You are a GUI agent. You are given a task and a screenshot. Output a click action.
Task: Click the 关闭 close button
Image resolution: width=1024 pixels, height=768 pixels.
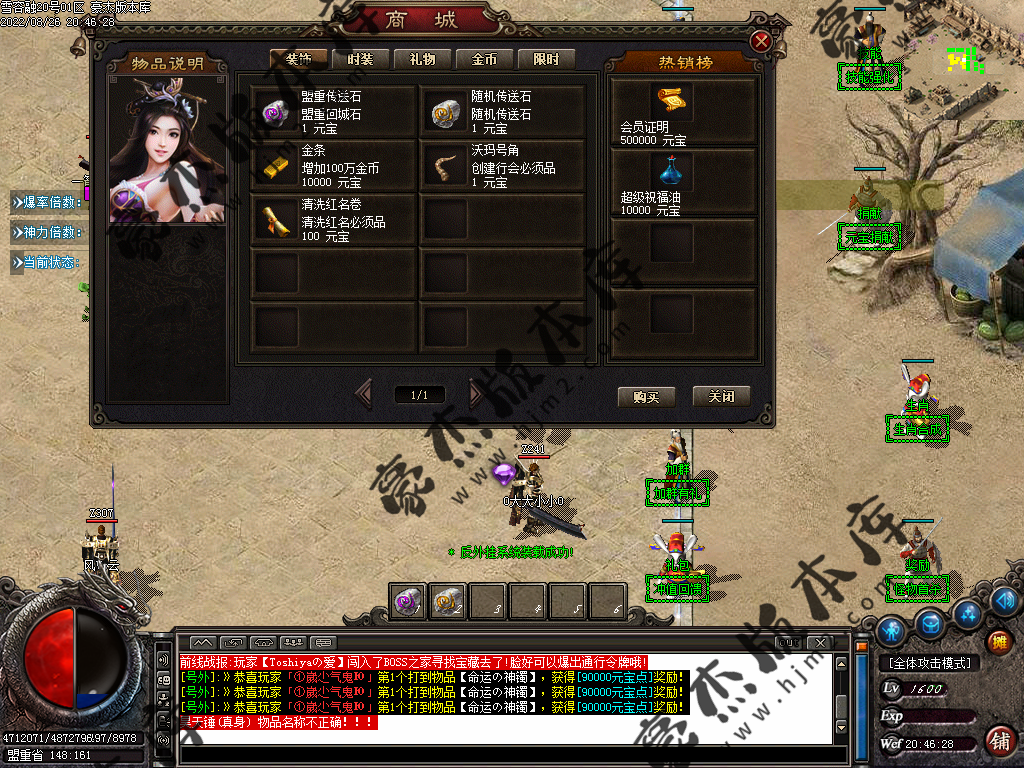721,396
